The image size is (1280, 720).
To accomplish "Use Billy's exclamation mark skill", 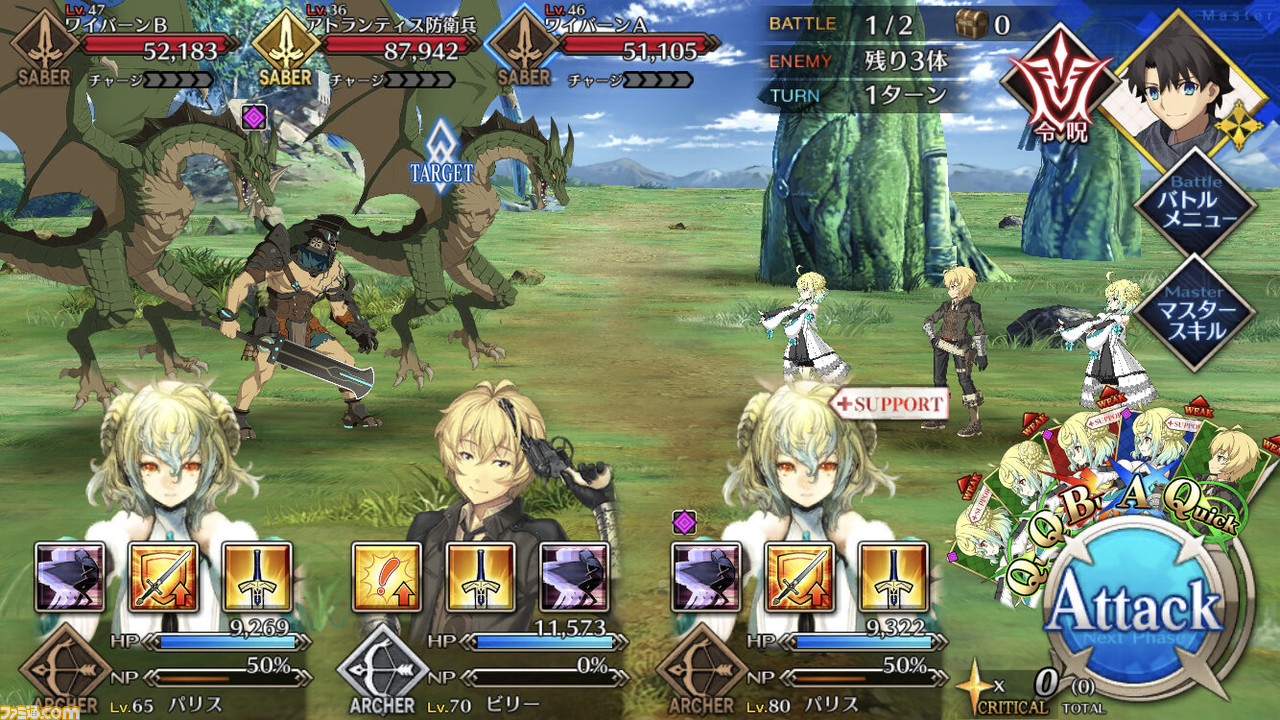I will point(387,577).
